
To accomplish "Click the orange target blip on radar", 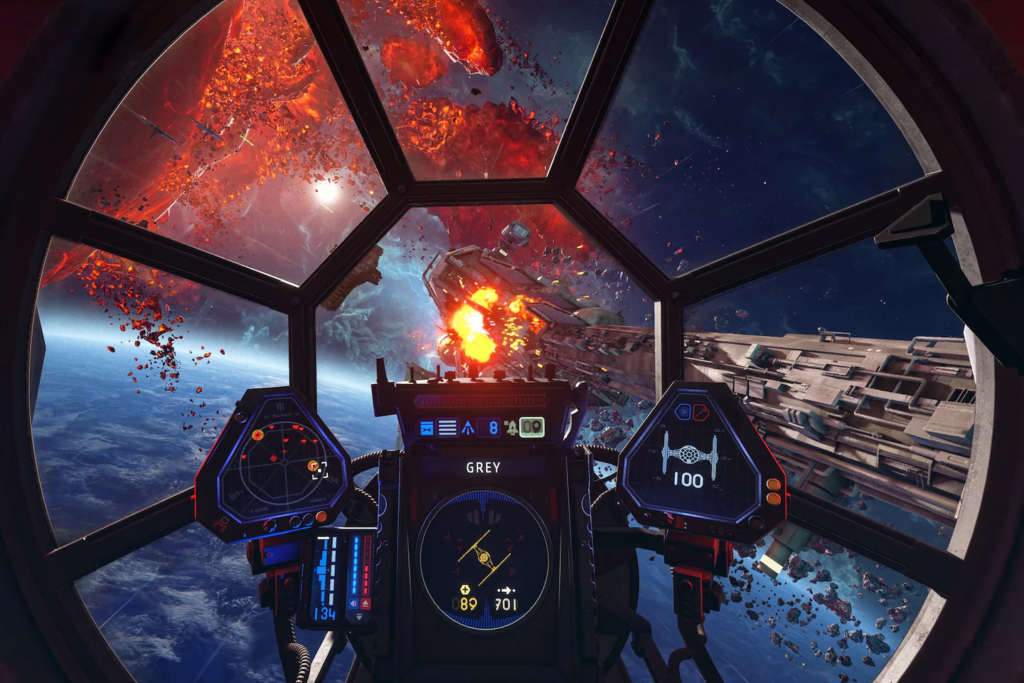I will 257,435.
